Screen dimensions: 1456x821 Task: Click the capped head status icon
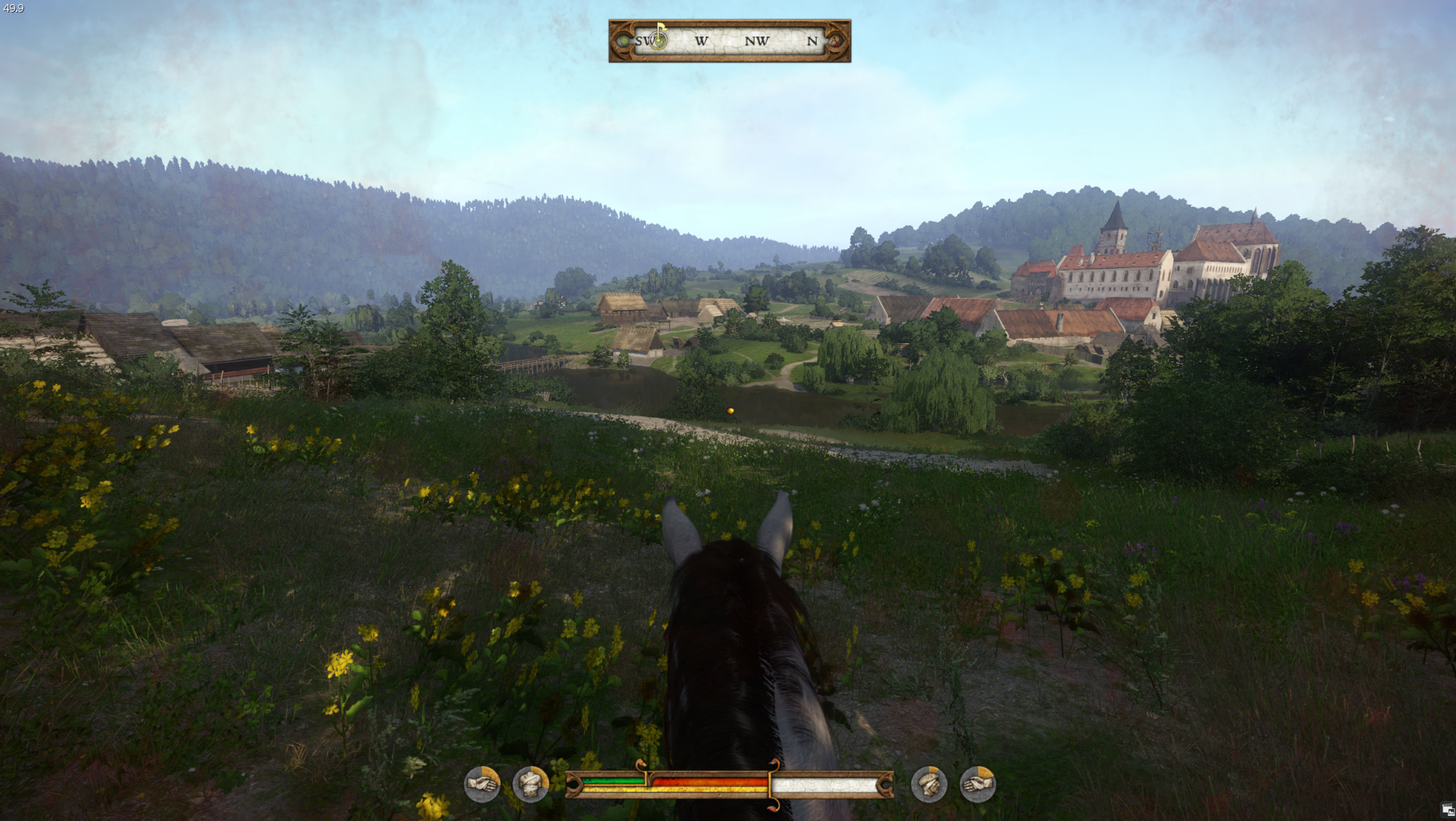click(928, 784)
